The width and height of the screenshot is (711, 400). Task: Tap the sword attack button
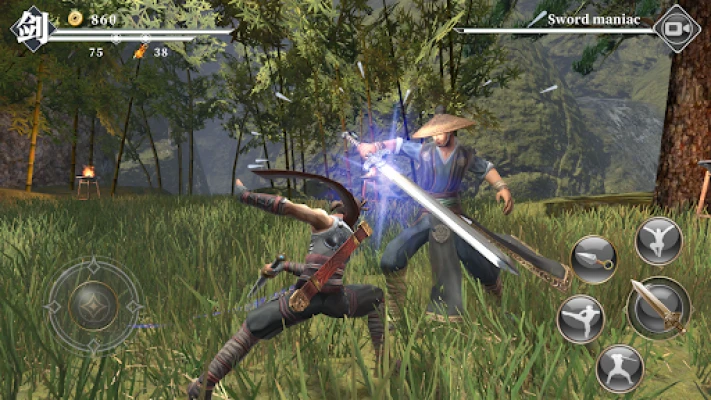tap(659, 307)
